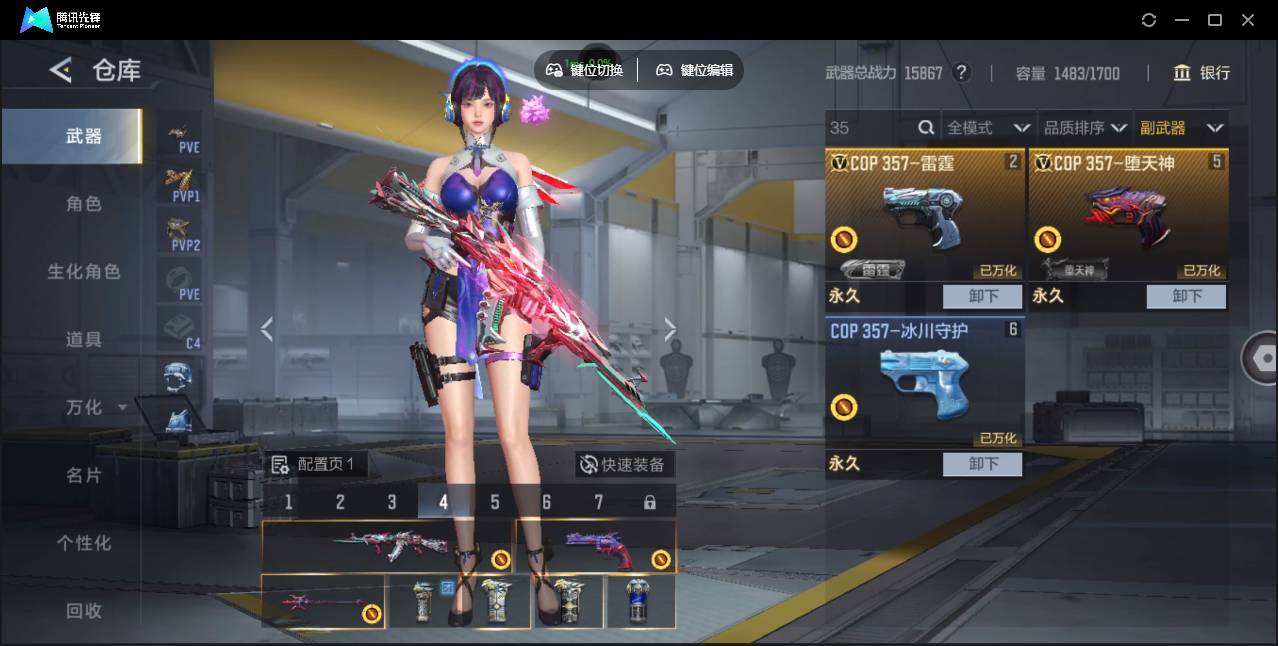This screenshot has width=1278, height=646.
Task: Open the 品质排序 sort dropdown
Action: point(1085,128)
